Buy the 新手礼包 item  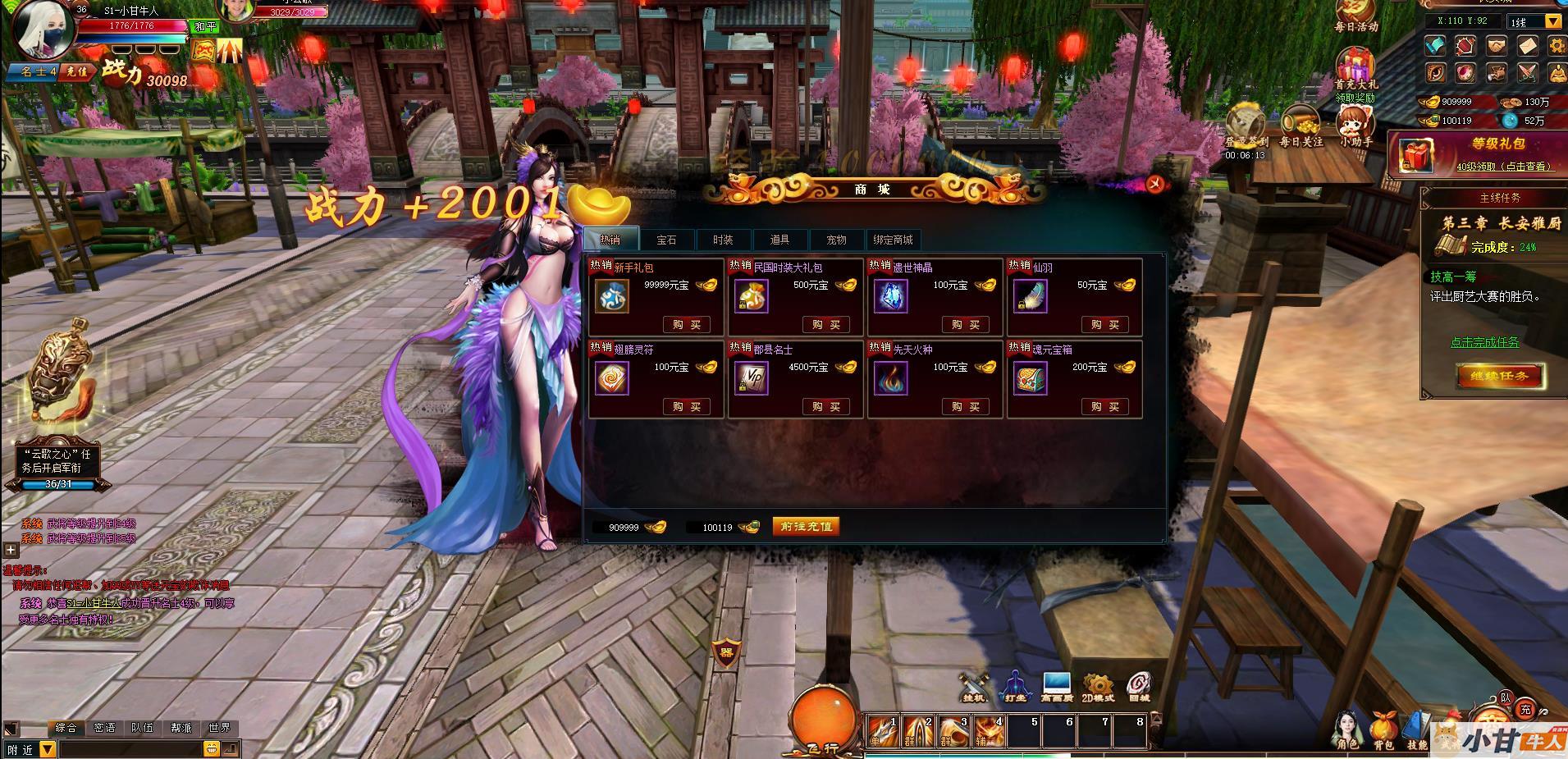[686, 325]
